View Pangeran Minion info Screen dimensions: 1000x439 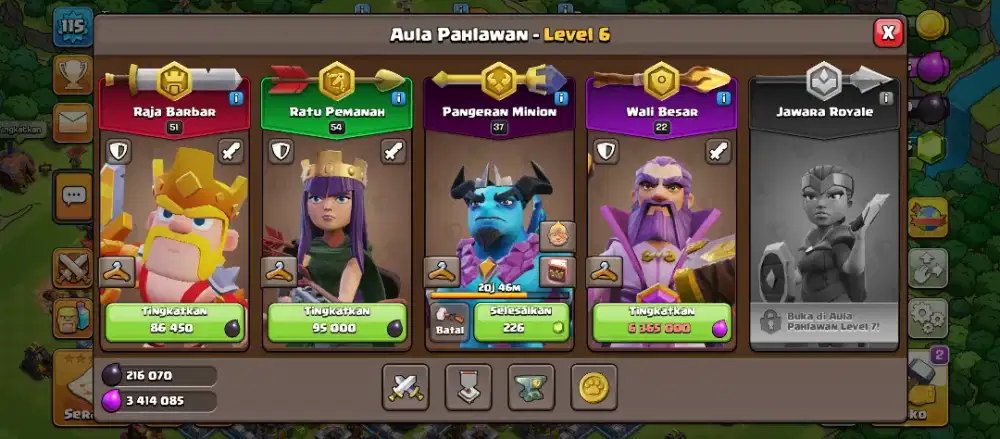point(560,98)
